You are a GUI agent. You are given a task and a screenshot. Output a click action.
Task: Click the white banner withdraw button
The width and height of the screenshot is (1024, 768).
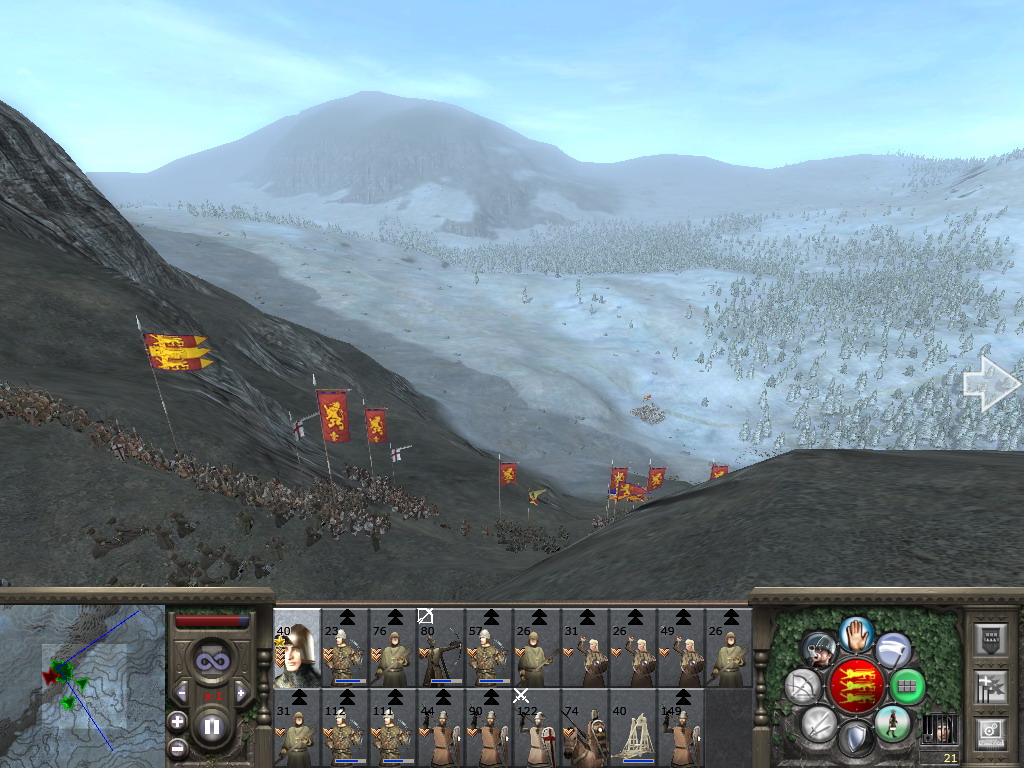(892, 650)
